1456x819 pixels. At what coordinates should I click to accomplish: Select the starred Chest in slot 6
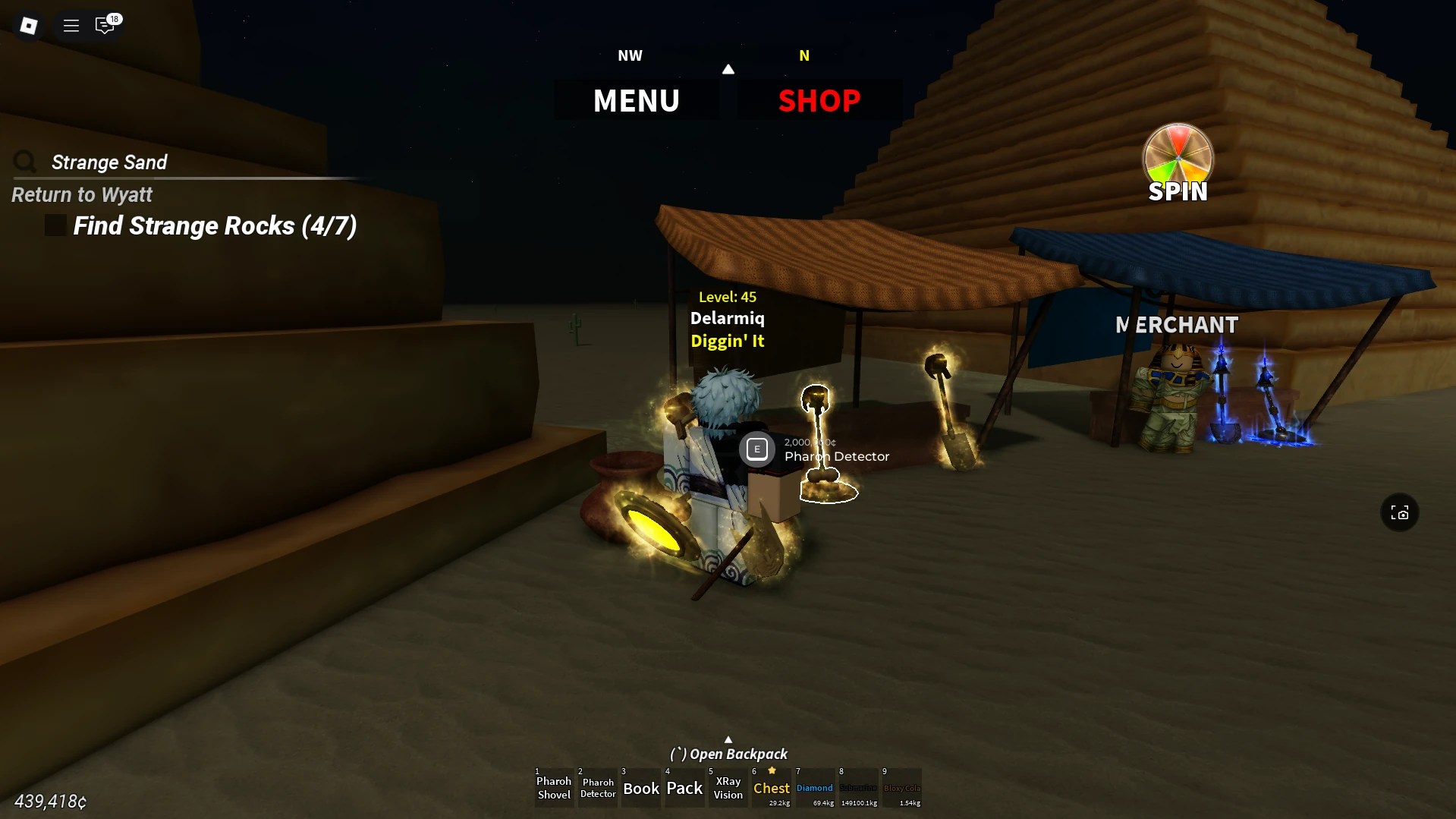[x=771, y=789]
